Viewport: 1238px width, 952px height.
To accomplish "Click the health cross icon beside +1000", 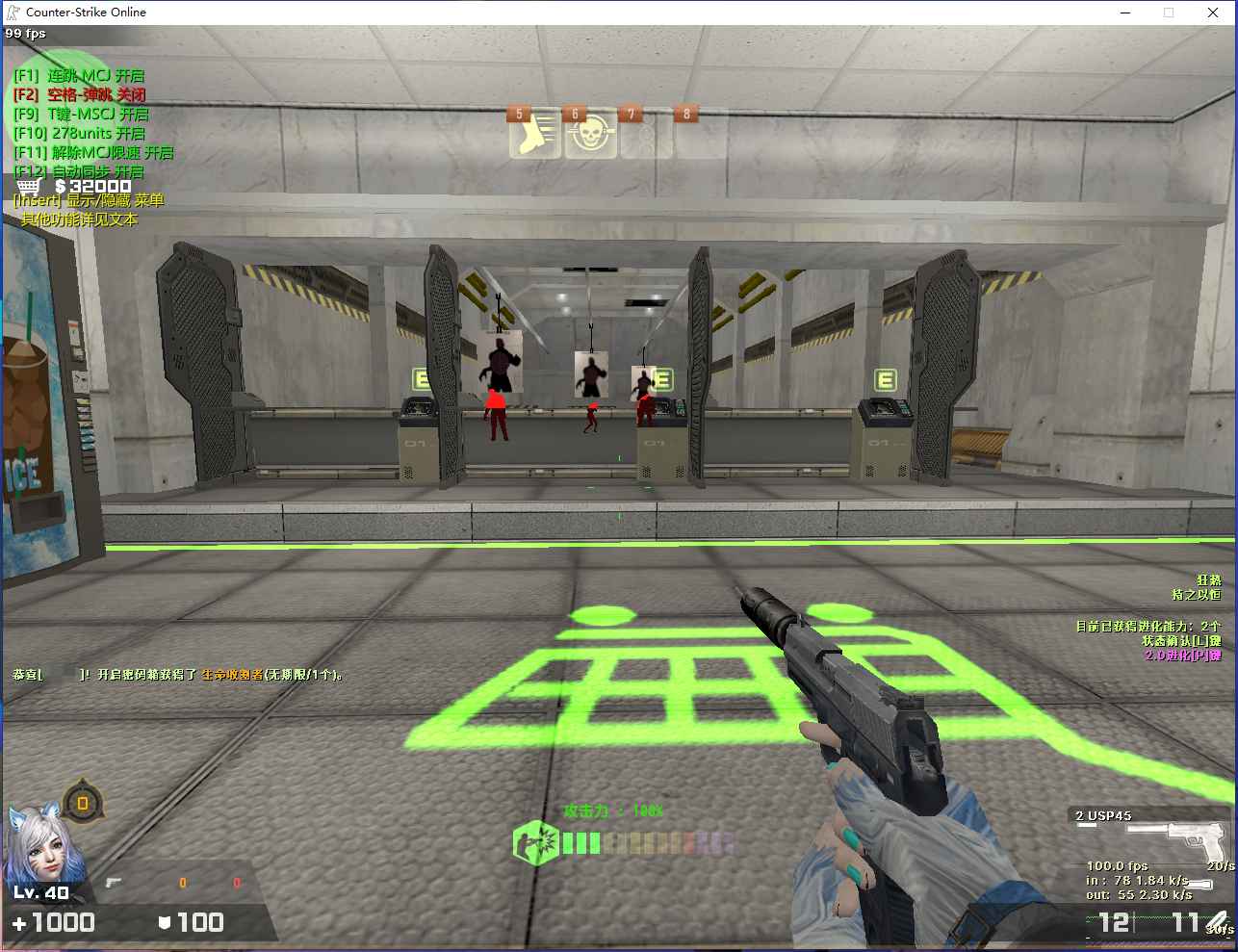I will pyautogui.click(x=19, y=922).
